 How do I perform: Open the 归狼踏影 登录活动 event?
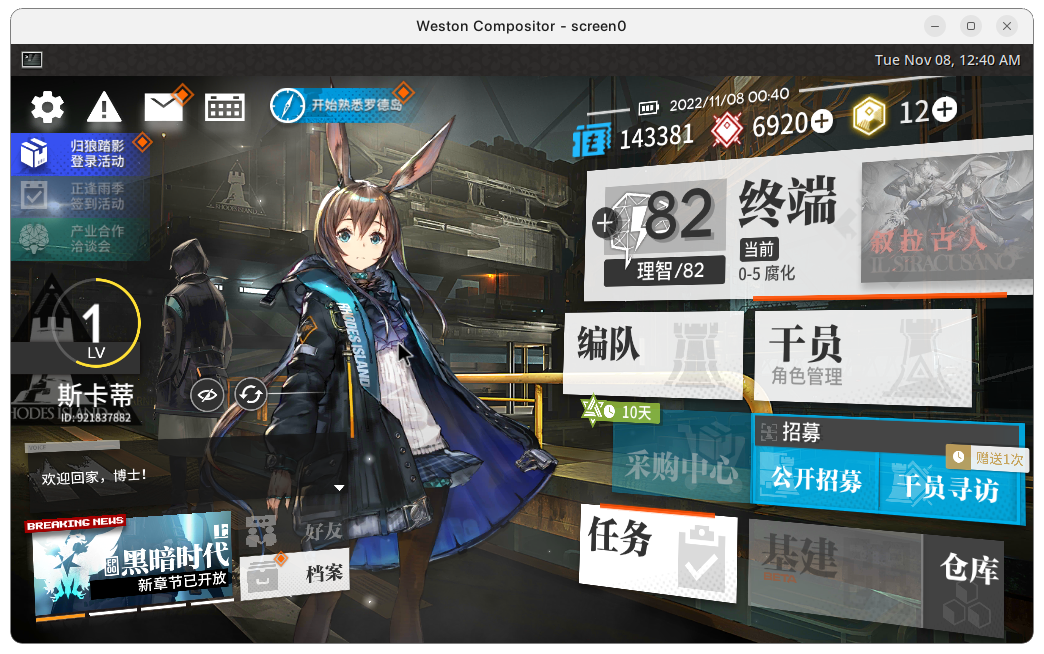pos(80,153)
